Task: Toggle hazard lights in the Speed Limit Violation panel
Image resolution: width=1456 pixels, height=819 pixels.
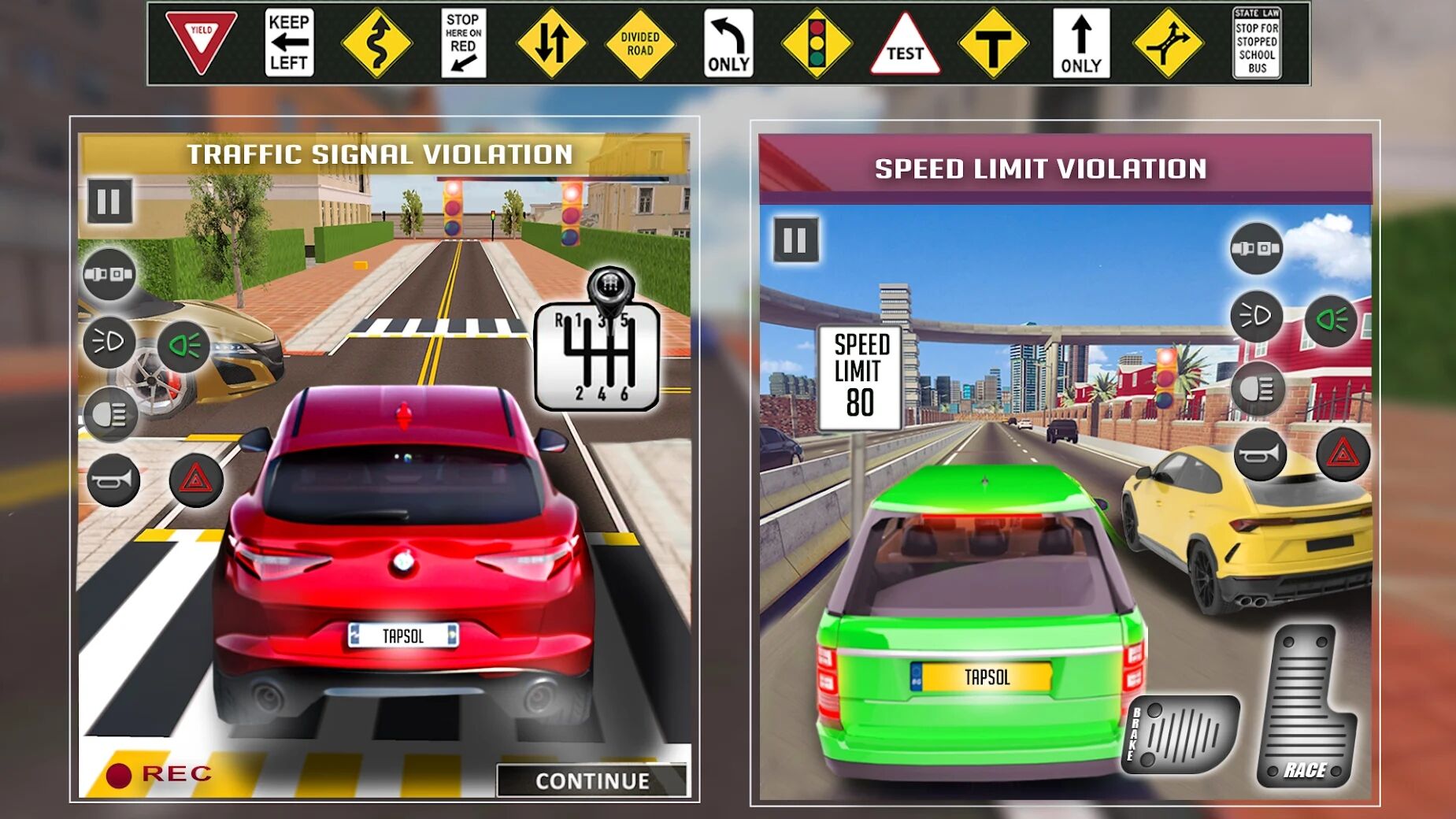Action: (x=1343, y=454)
